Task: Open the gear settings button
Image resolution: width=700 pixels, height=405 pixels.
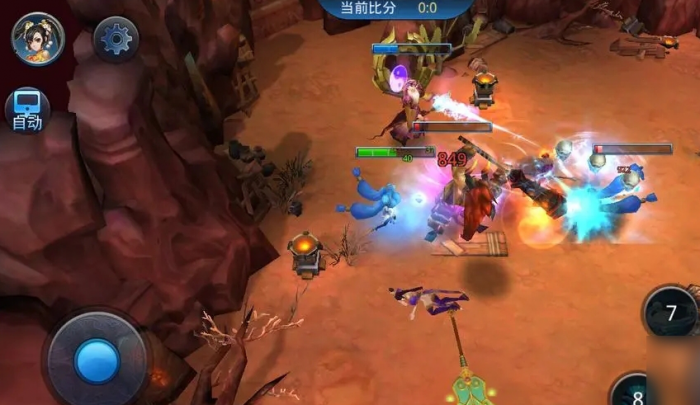Action: [x=116, y=39]
